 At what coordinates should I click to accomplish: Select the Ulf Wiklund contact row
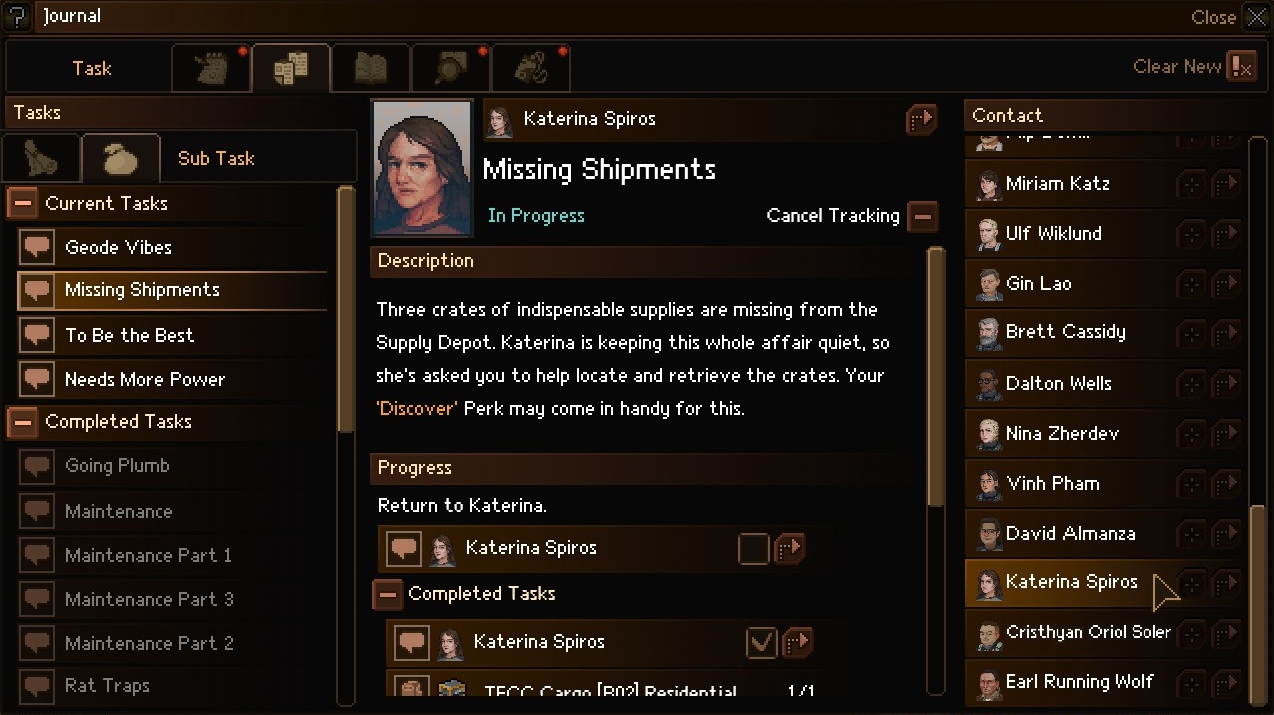pos(1053,233)
